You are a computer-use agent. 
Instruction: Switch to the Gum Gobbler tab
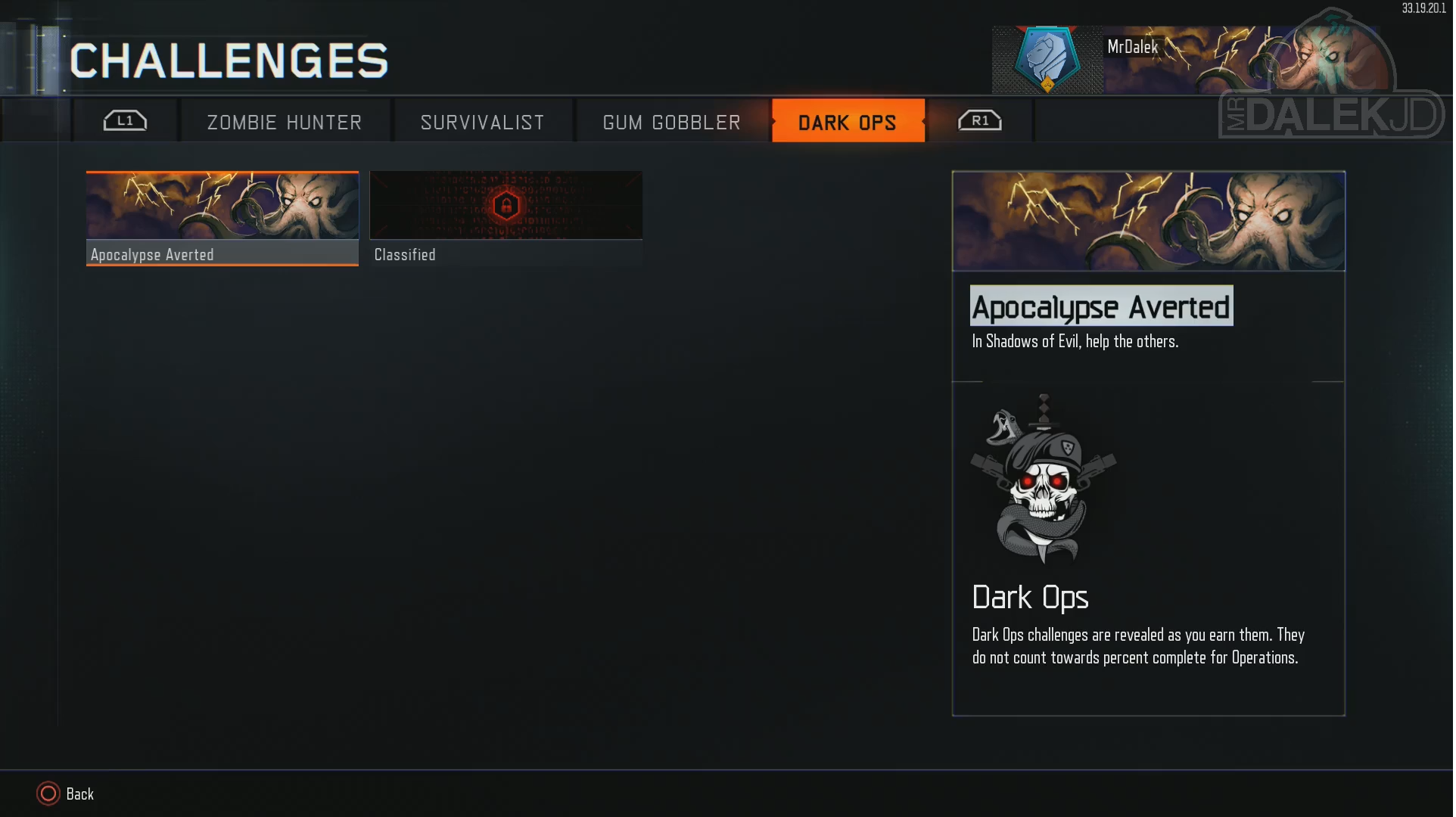click(671, 121)
